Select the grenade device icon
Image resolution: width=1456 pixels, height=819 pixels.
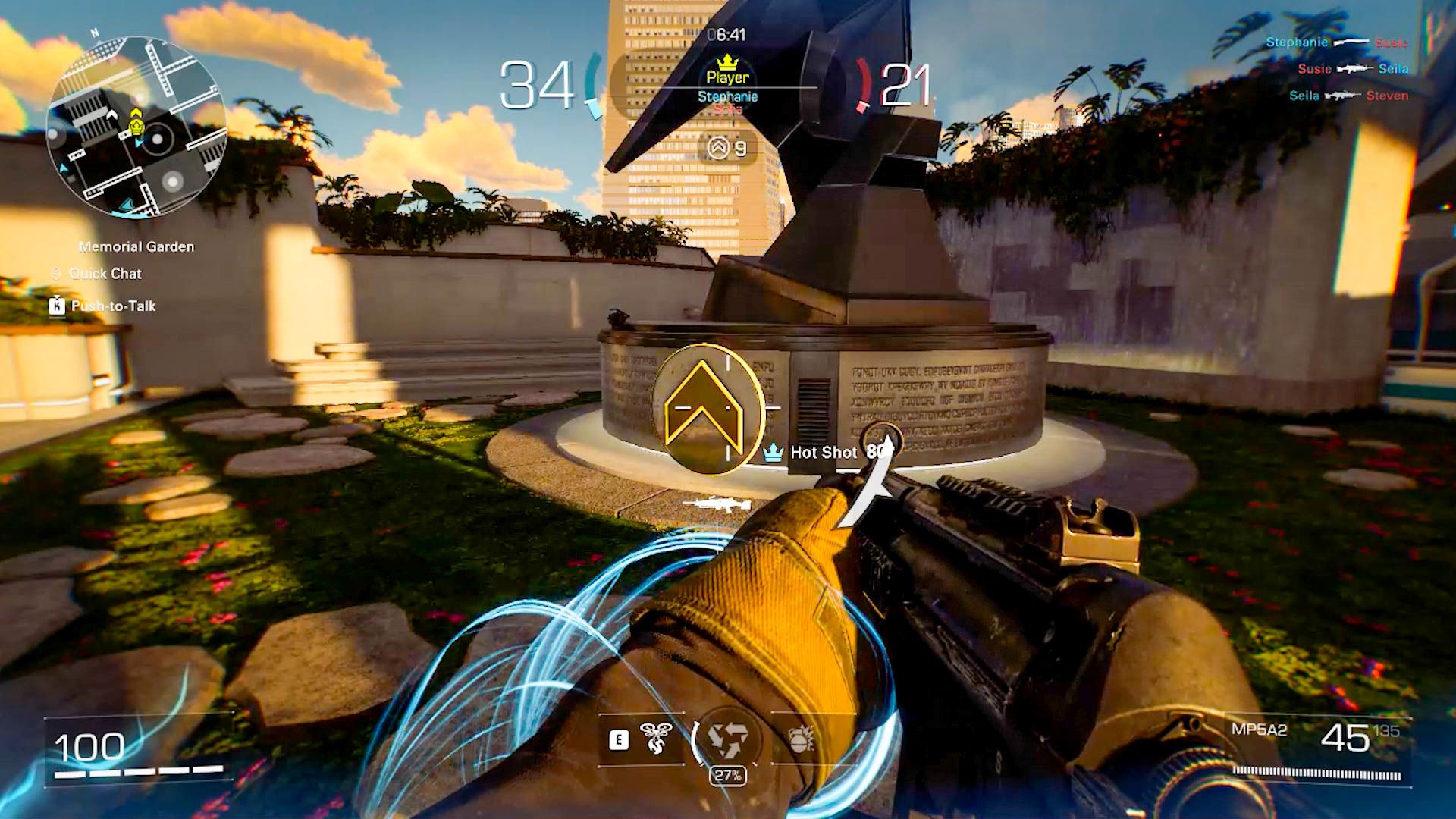point(802,739)
